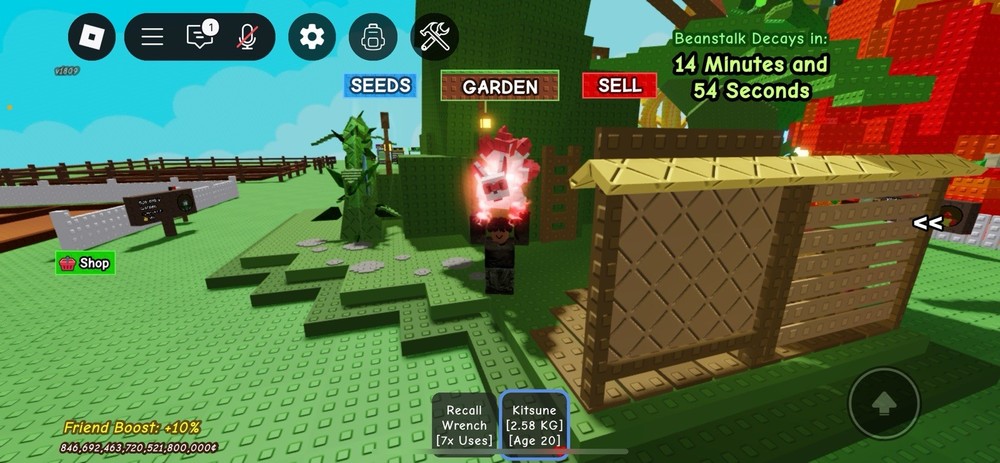This screenshot has width=1000, height=463.
Task: Tap the wrench and hammer tools icon
Action: tap(435, 37)
